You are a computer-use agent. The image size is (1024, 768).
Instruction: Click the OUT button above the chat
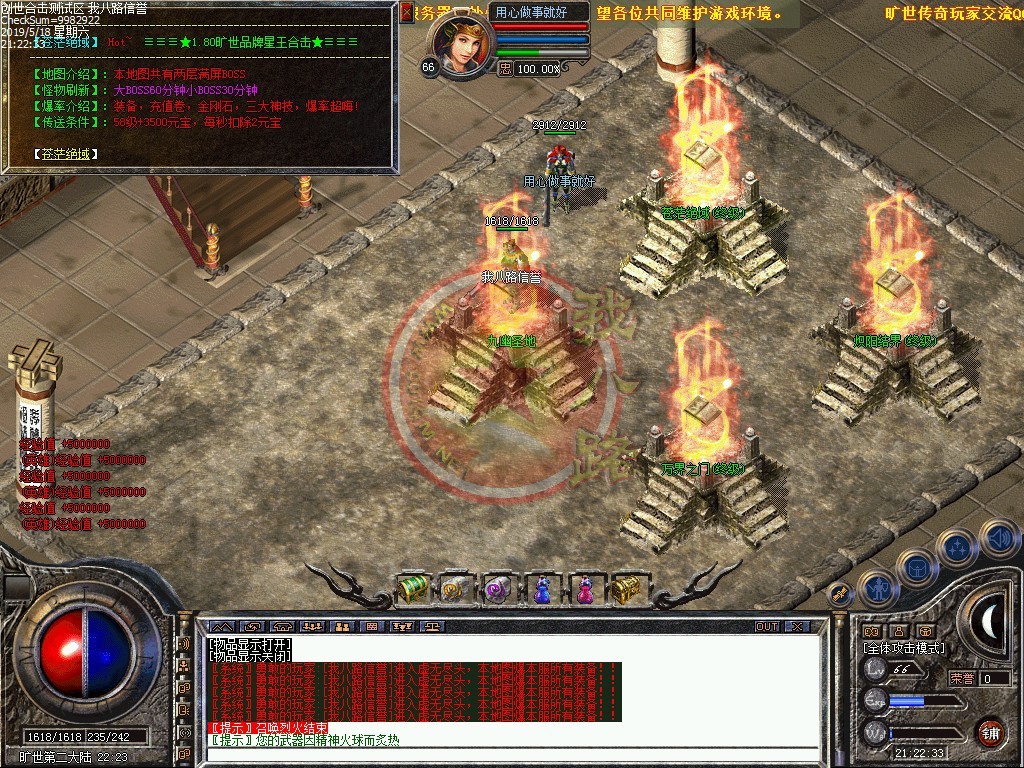click(x=766, y=627)
